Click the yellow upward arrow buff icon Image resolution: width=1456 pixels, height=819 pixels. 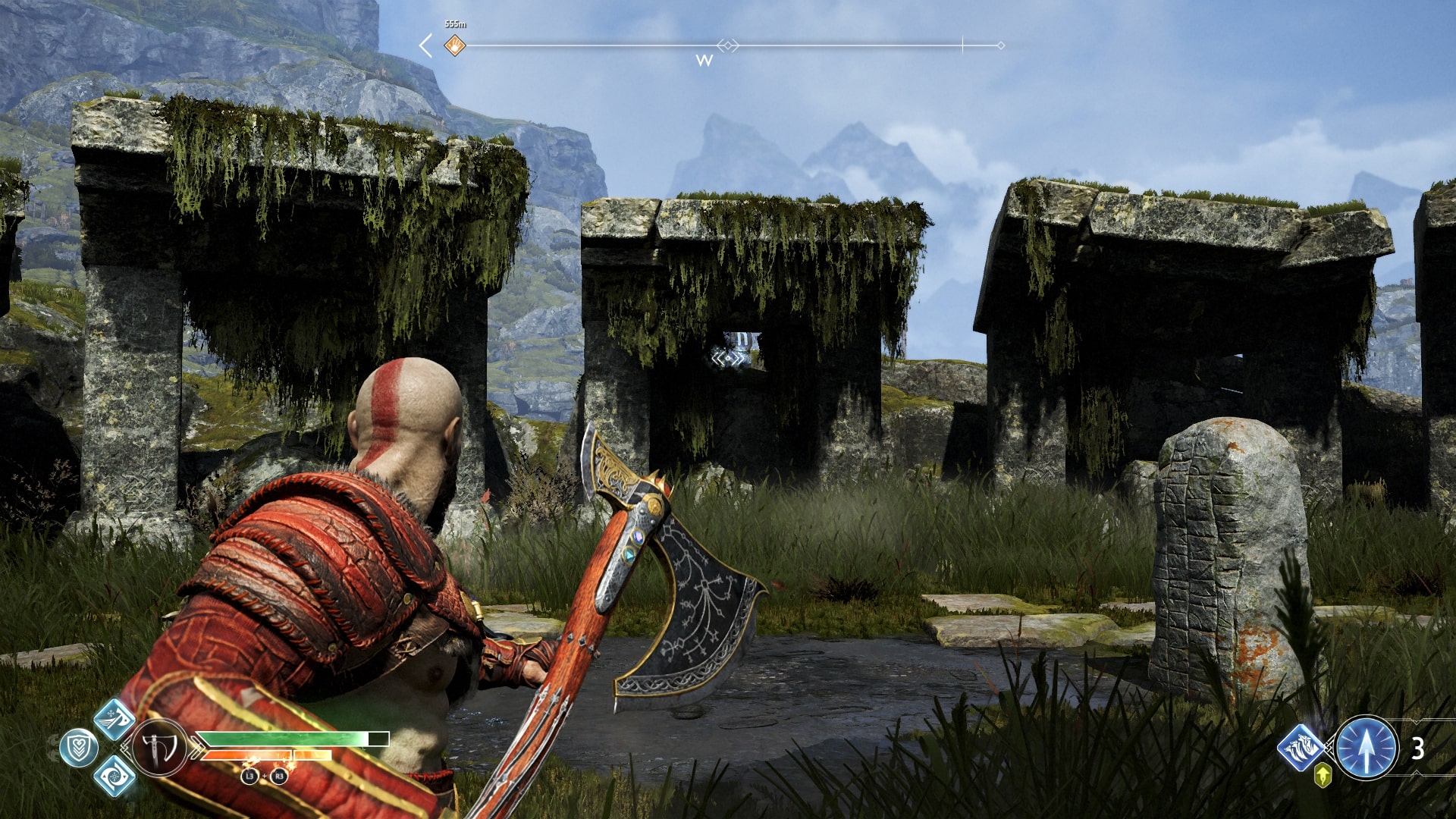[1323, 775]
